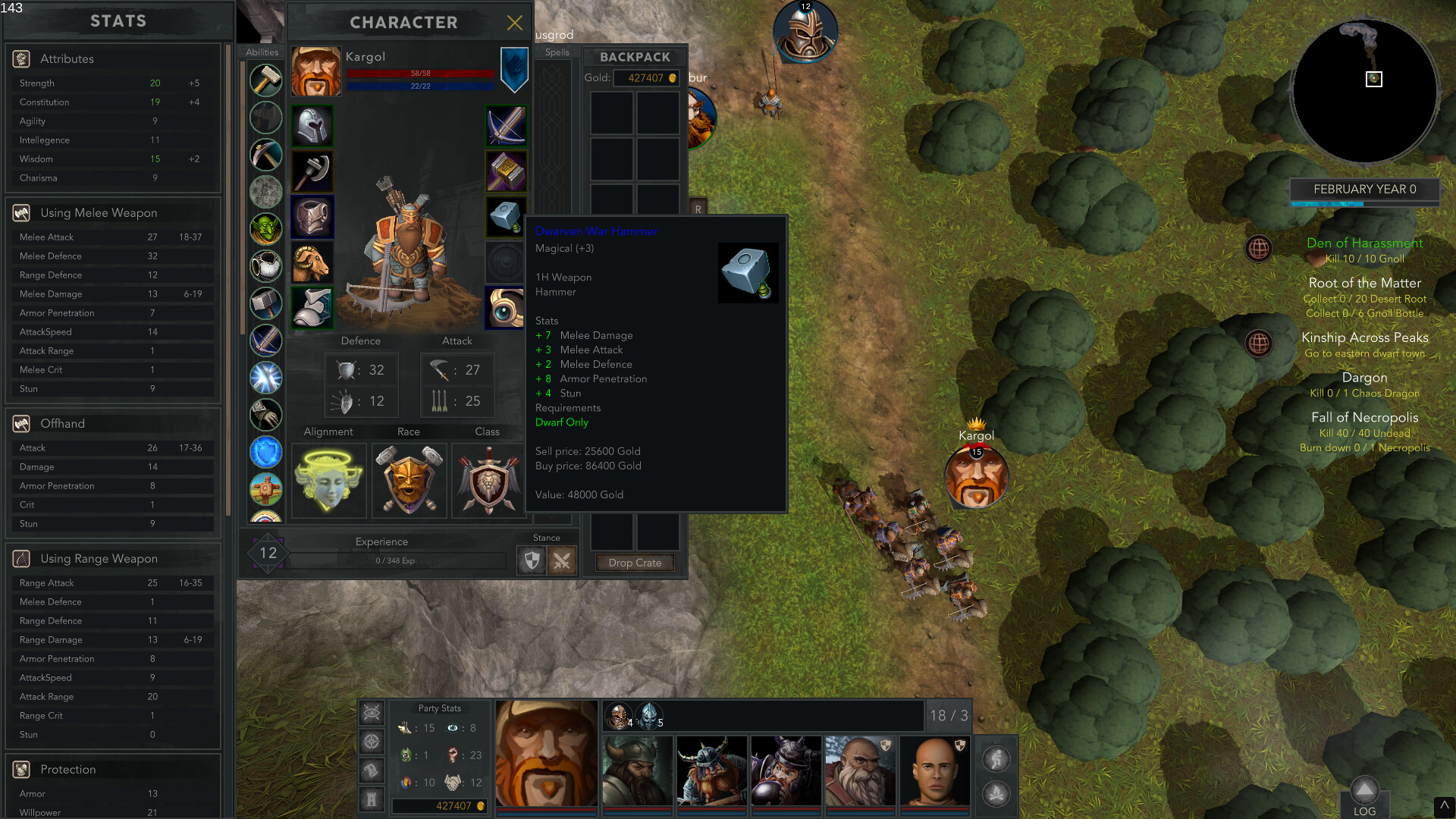Screen dimensions: 1456x819
Task: Click Kargol's equipped helmet slot
Action: (x=312, y=126)
